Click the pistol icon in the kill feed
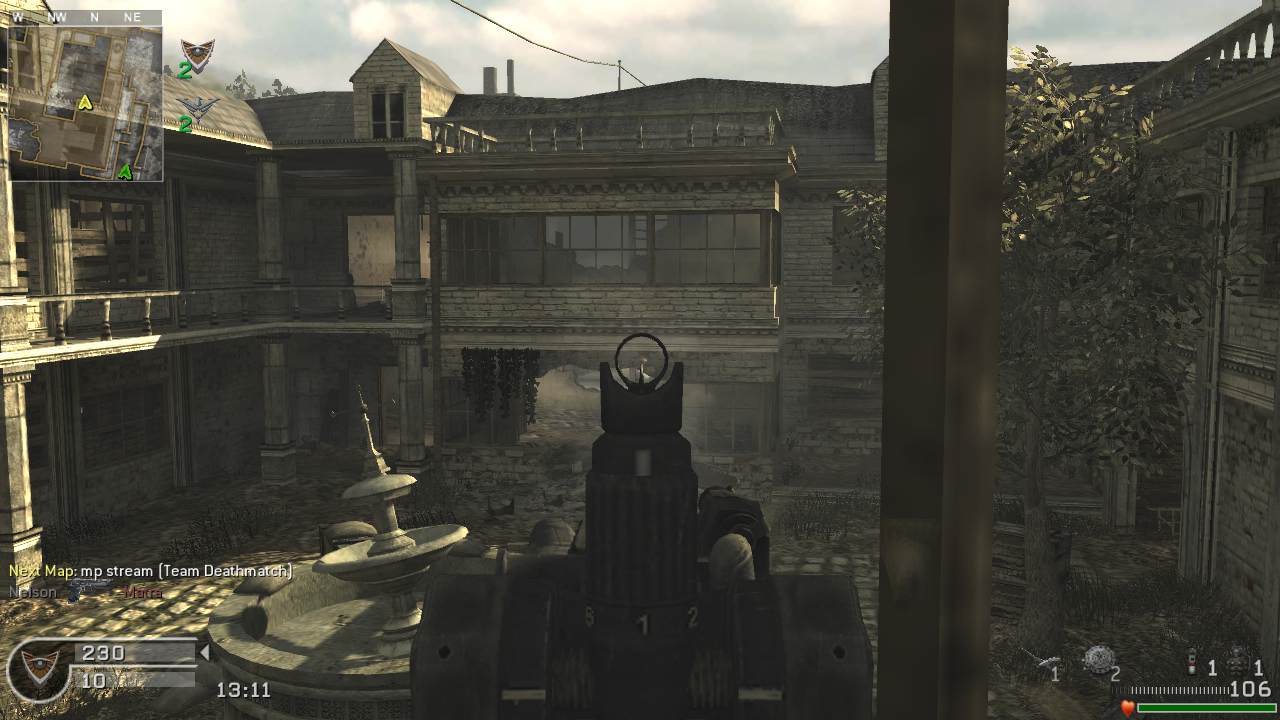The width and height of the screenshot is (1280, 720). point(92,591)
